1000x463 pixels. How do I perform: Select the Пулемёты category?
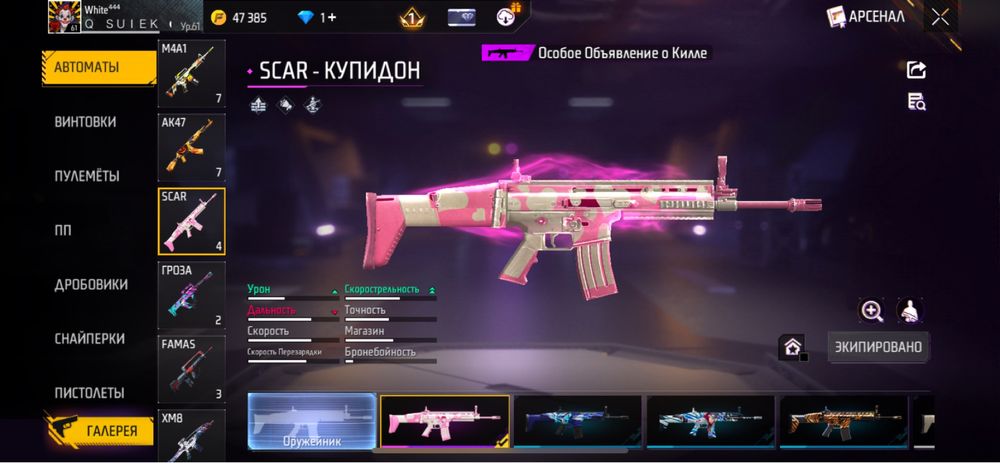coord(87,176)
